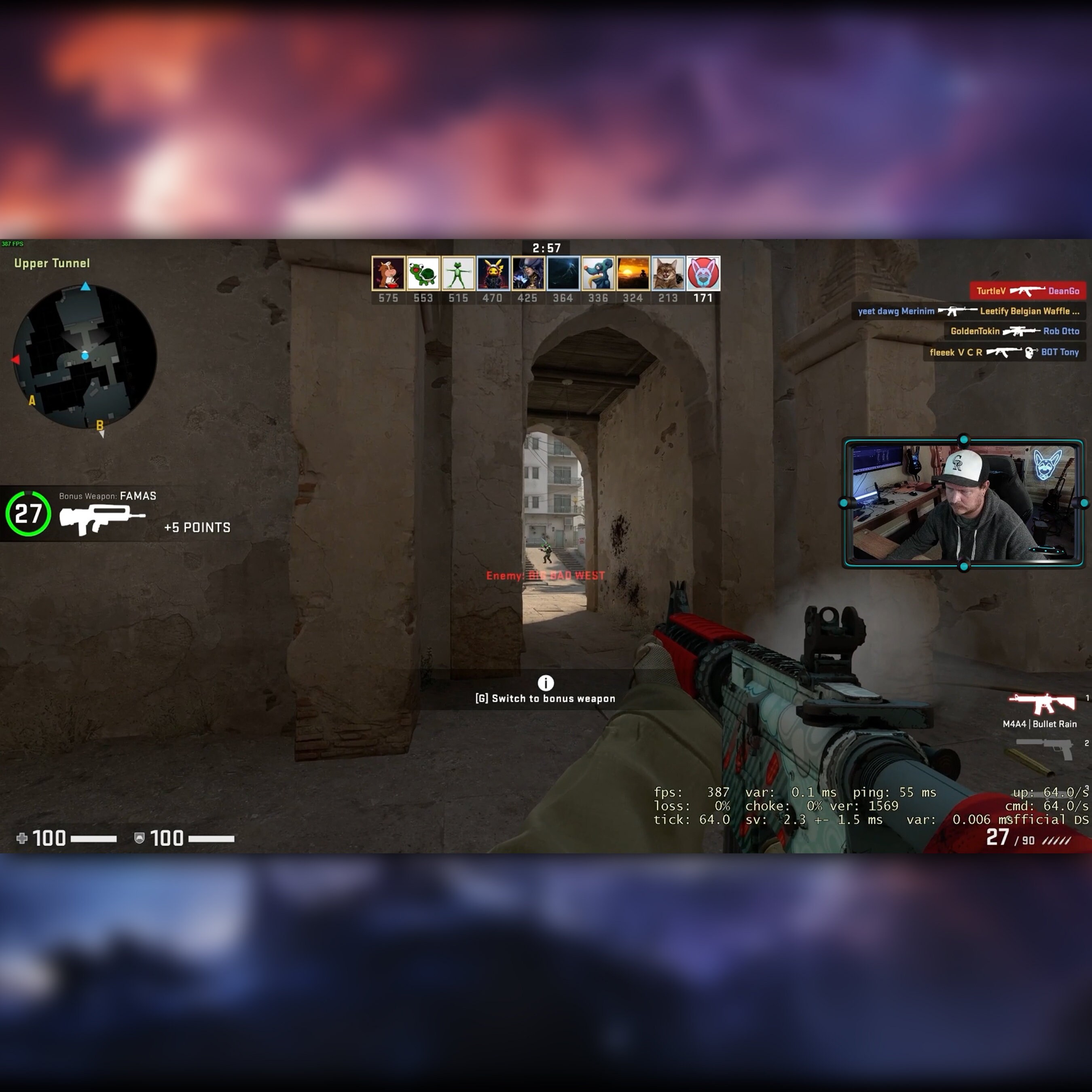Click the Switch to bonus weapon prompt
Viewport: 1092px width, 1092px height.
546,698
